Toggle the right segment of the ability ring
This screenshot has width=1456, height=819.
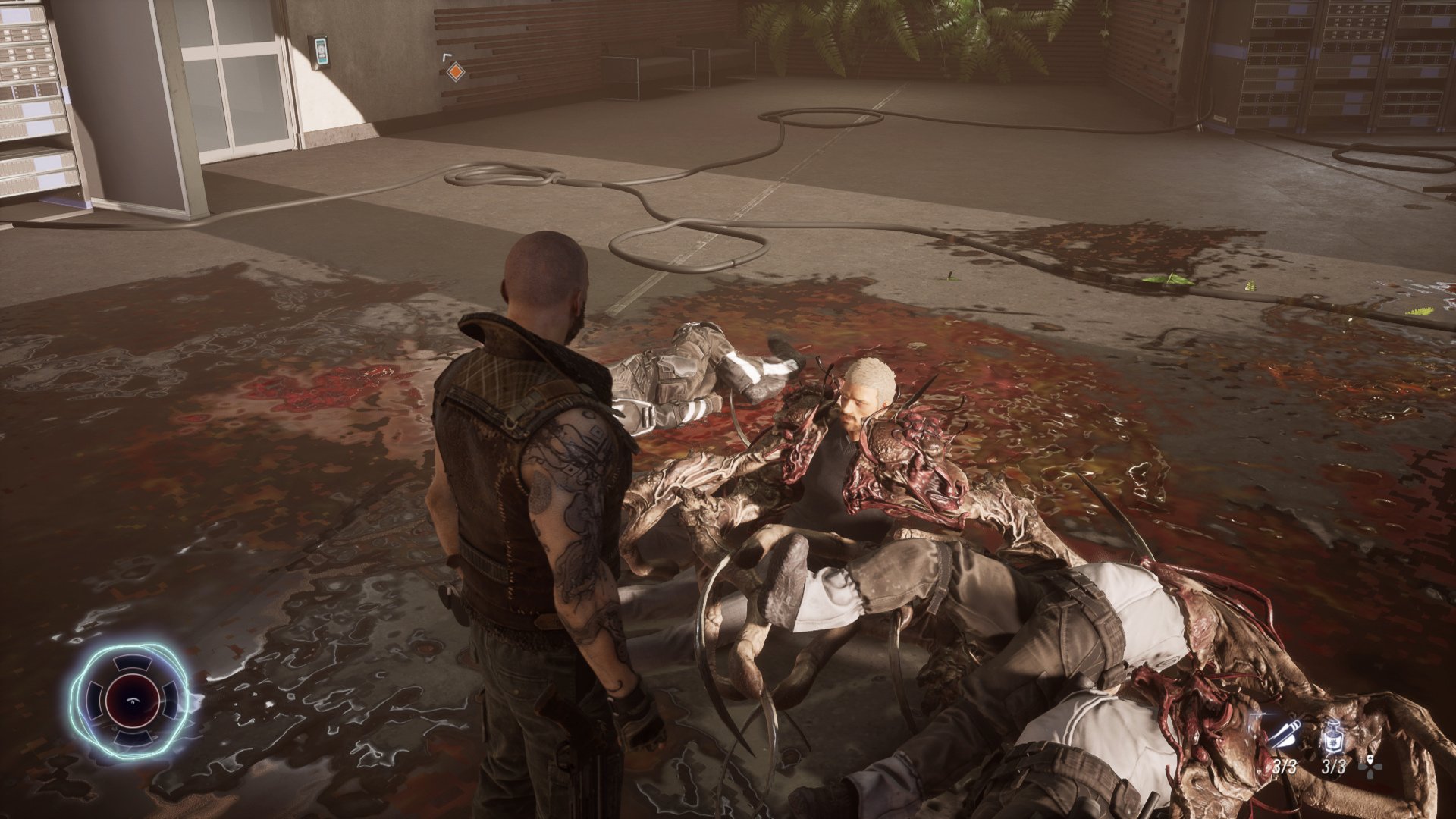tap(170, 699)
